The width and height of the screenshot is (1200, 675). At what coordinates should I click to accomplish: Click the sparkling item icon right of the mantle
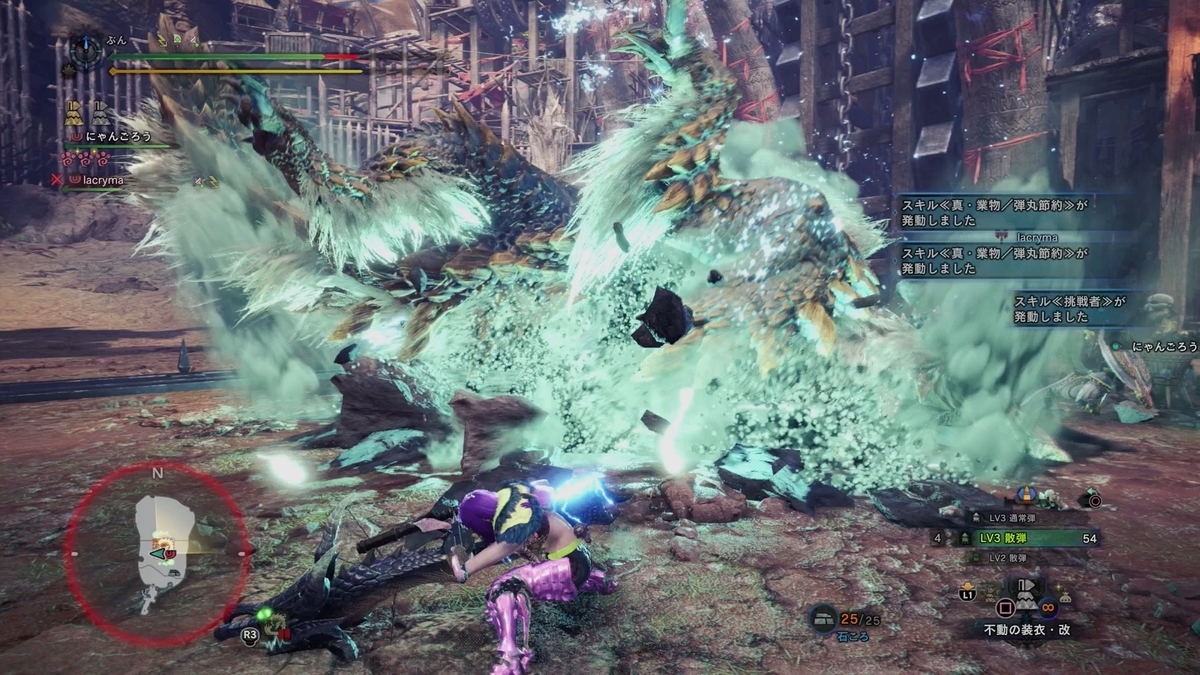(x=1066, y=596)
